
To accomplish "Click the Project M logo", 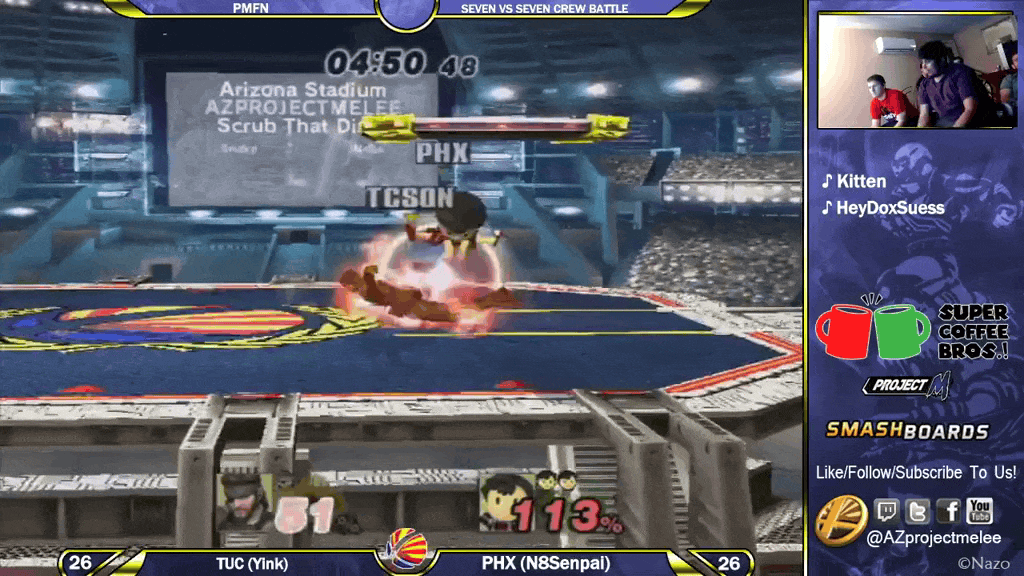I will point(907,385).
